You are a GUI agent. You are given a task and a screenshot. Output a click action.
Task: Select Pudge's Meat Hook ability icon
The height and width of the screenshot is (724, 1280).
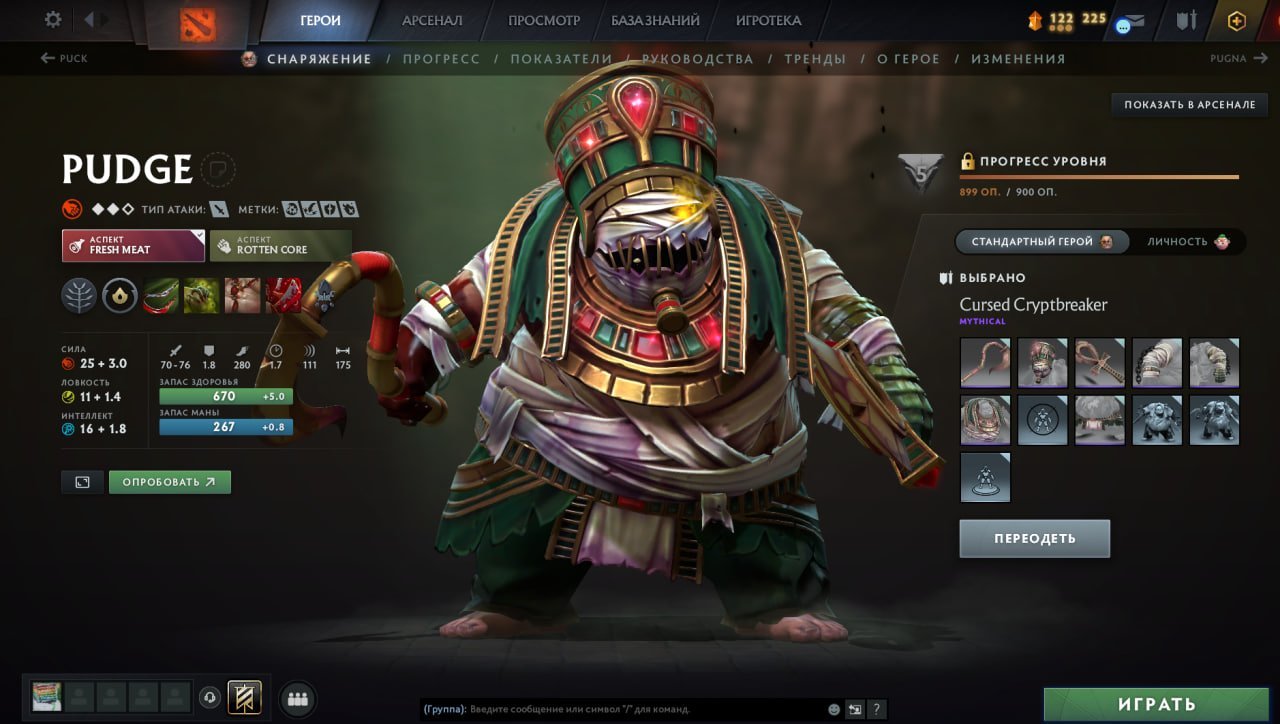pos(160,297)
